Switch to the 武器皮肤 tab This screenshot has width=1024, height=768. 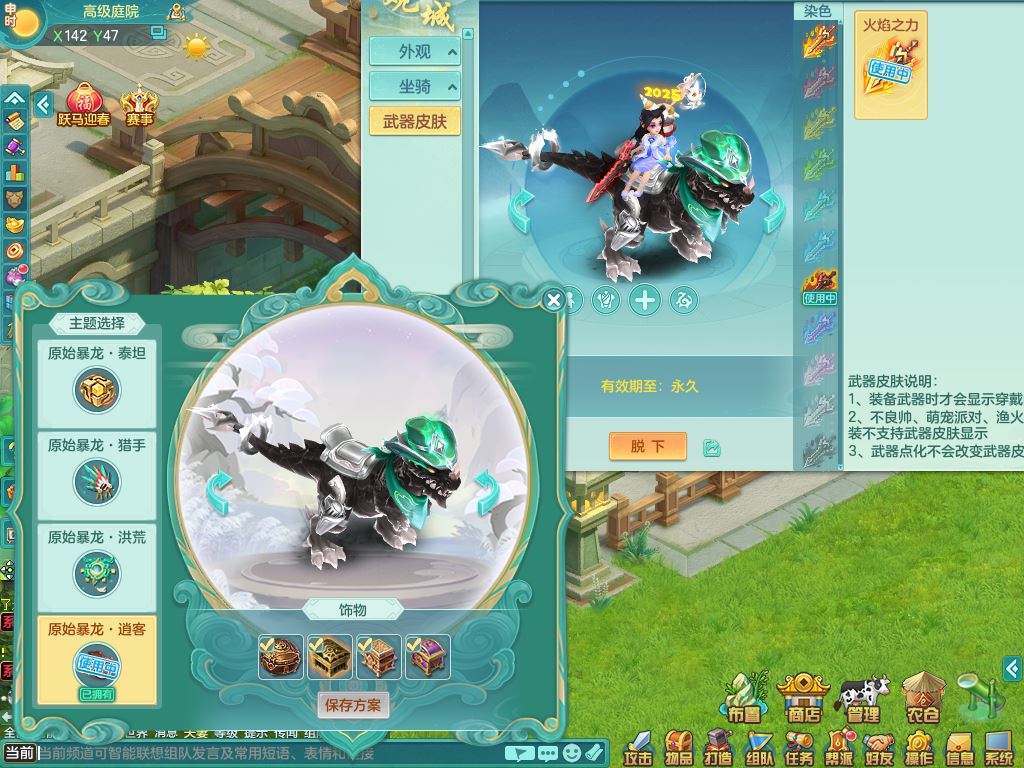(415, 122)
